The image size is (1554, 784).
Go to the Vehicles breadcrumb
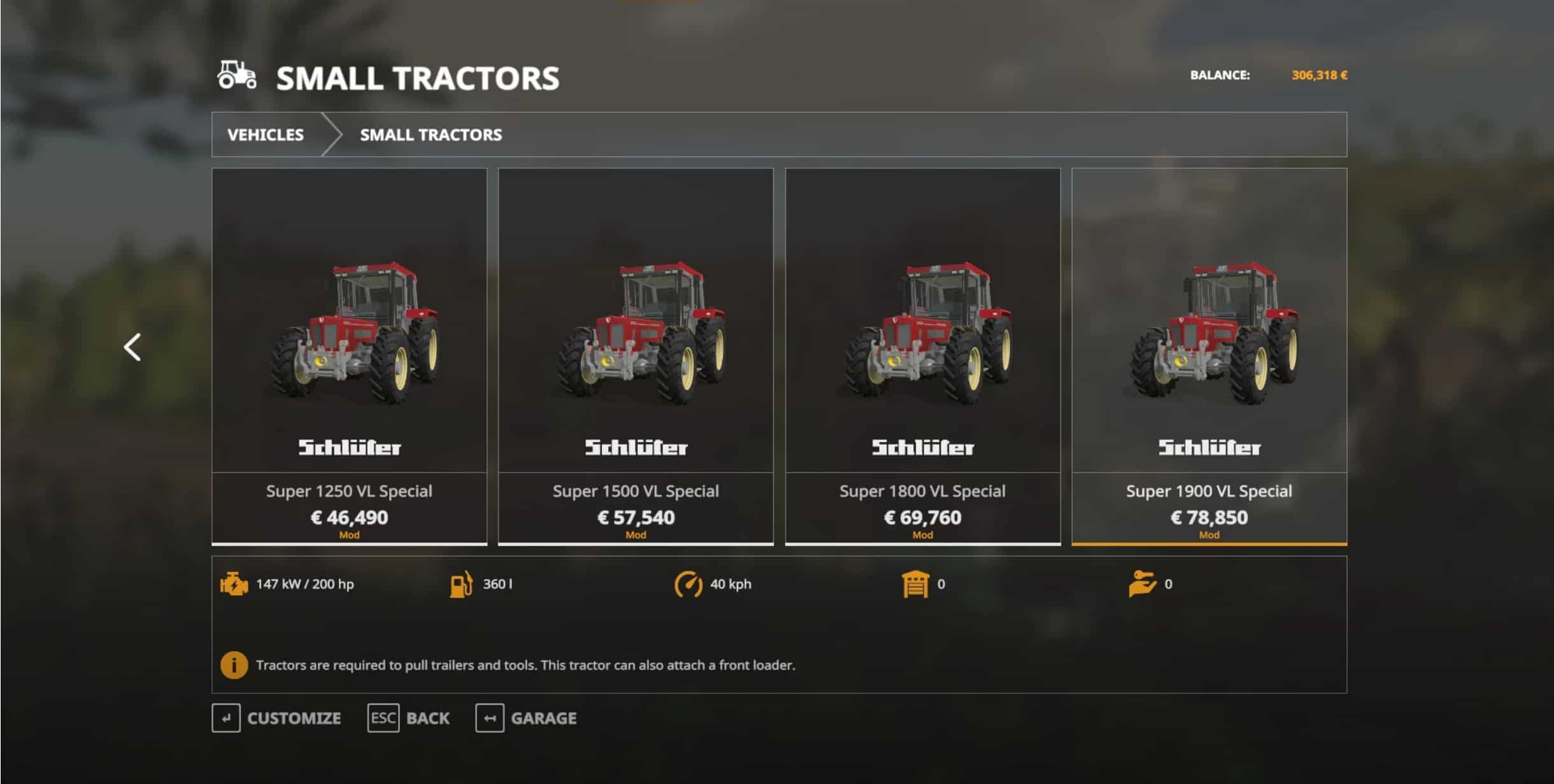[266, 135]
